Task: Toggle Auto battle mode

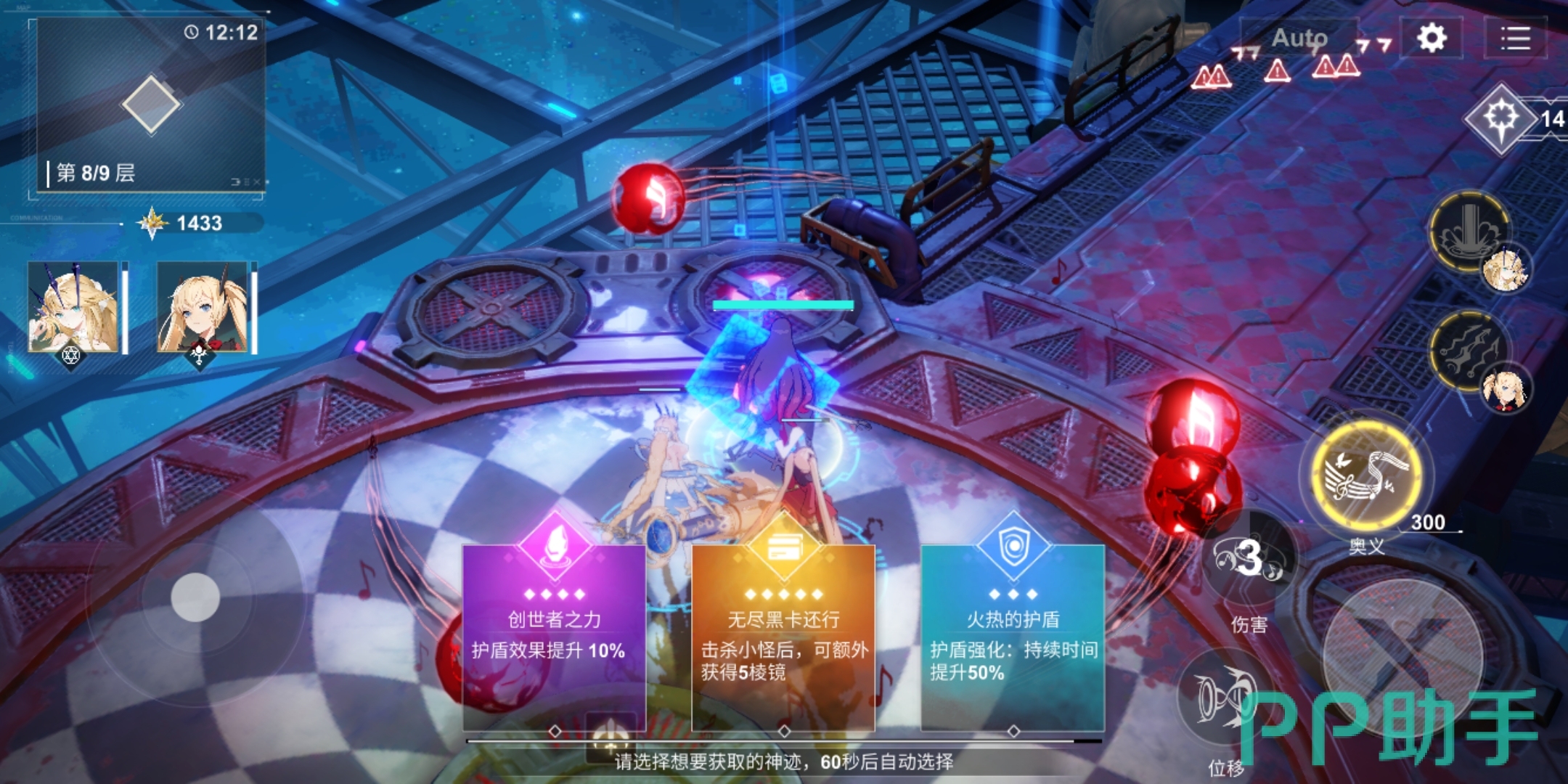Action: 1299,38
